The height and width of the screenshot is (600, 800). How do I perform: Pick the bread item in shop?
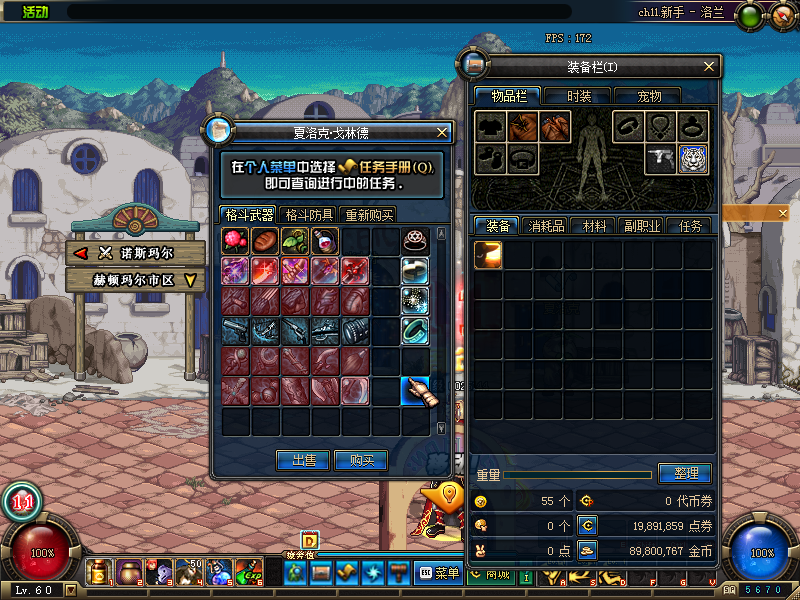[x=266, y=240]
